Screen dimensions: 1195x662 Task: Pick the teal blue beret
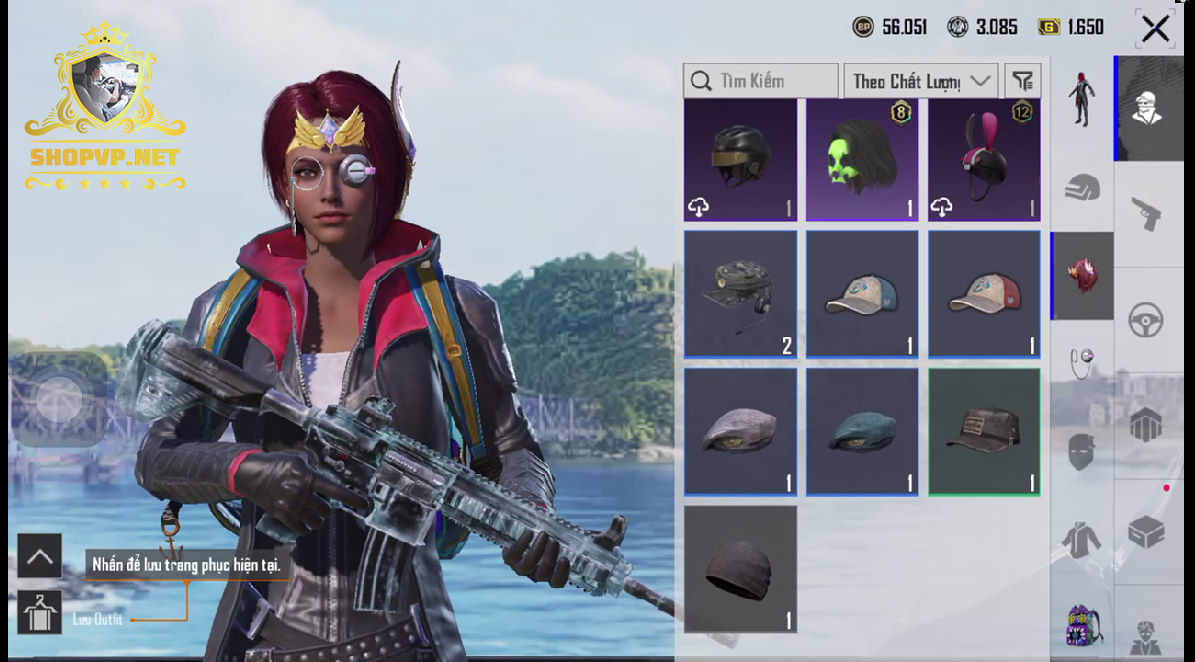[862, 432]
